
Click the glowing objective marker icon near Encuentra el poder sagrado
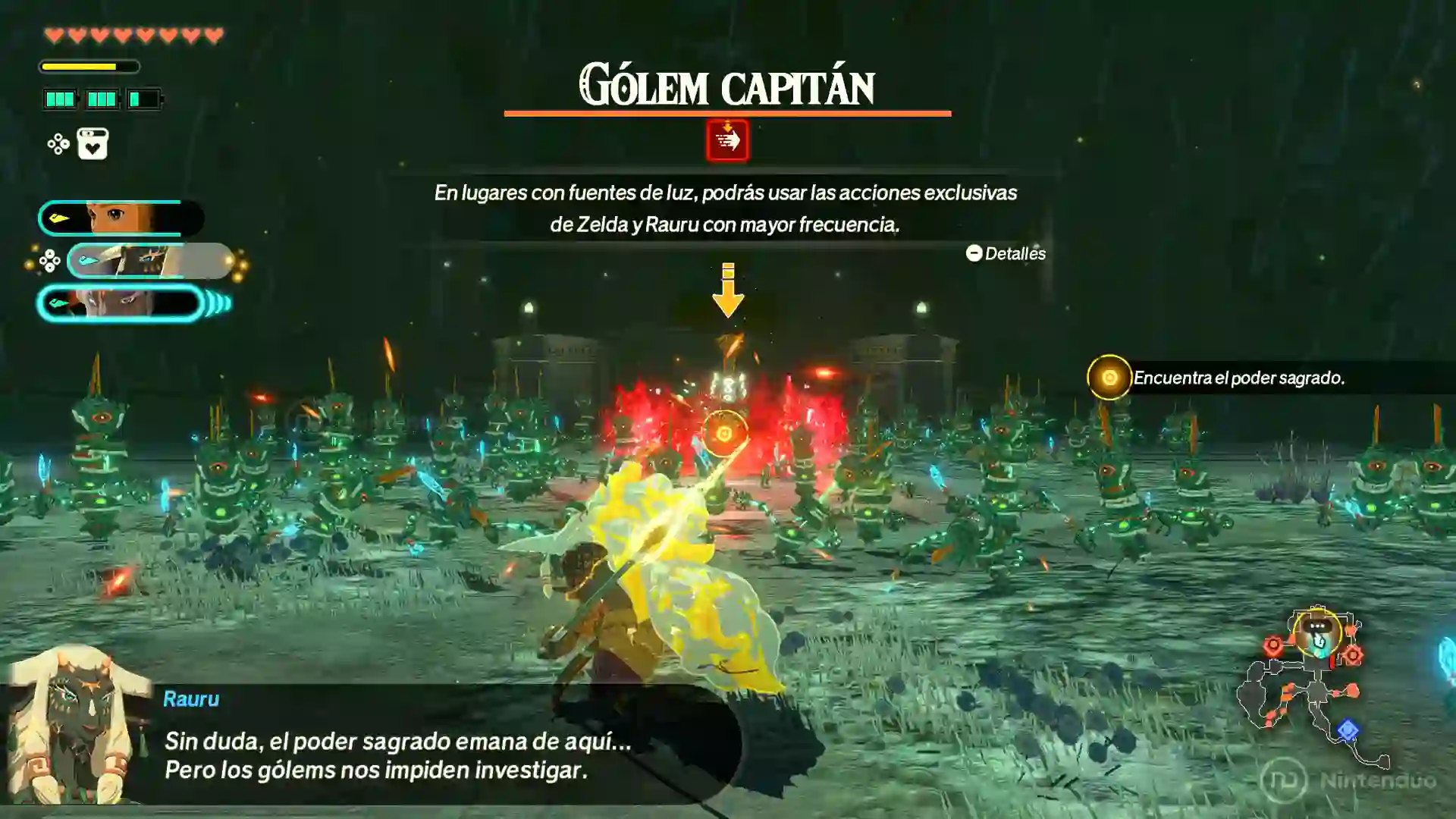[1109, 376]
